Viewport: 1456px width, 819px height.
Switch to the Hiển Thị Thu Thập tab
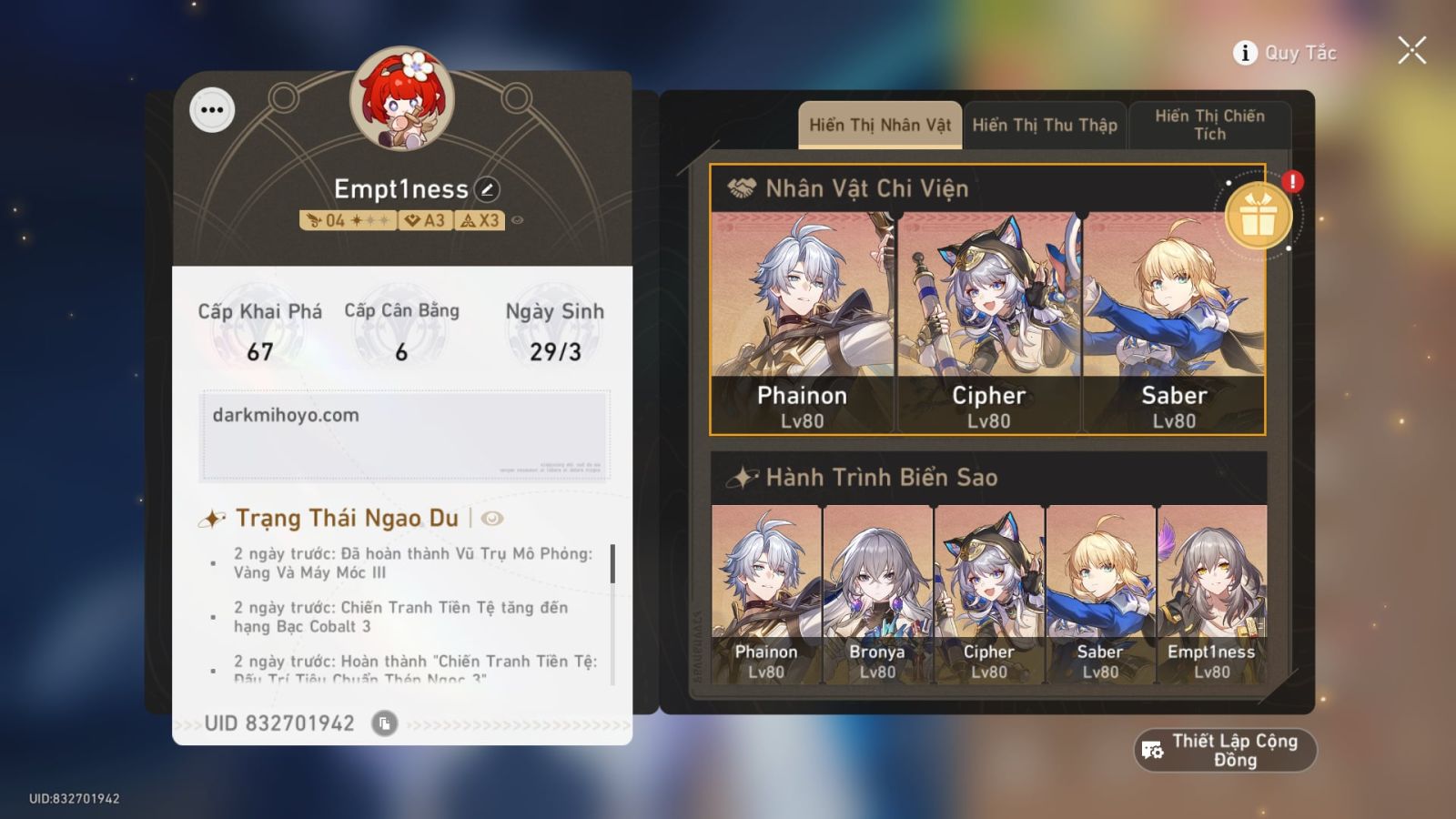[1044, 125]
